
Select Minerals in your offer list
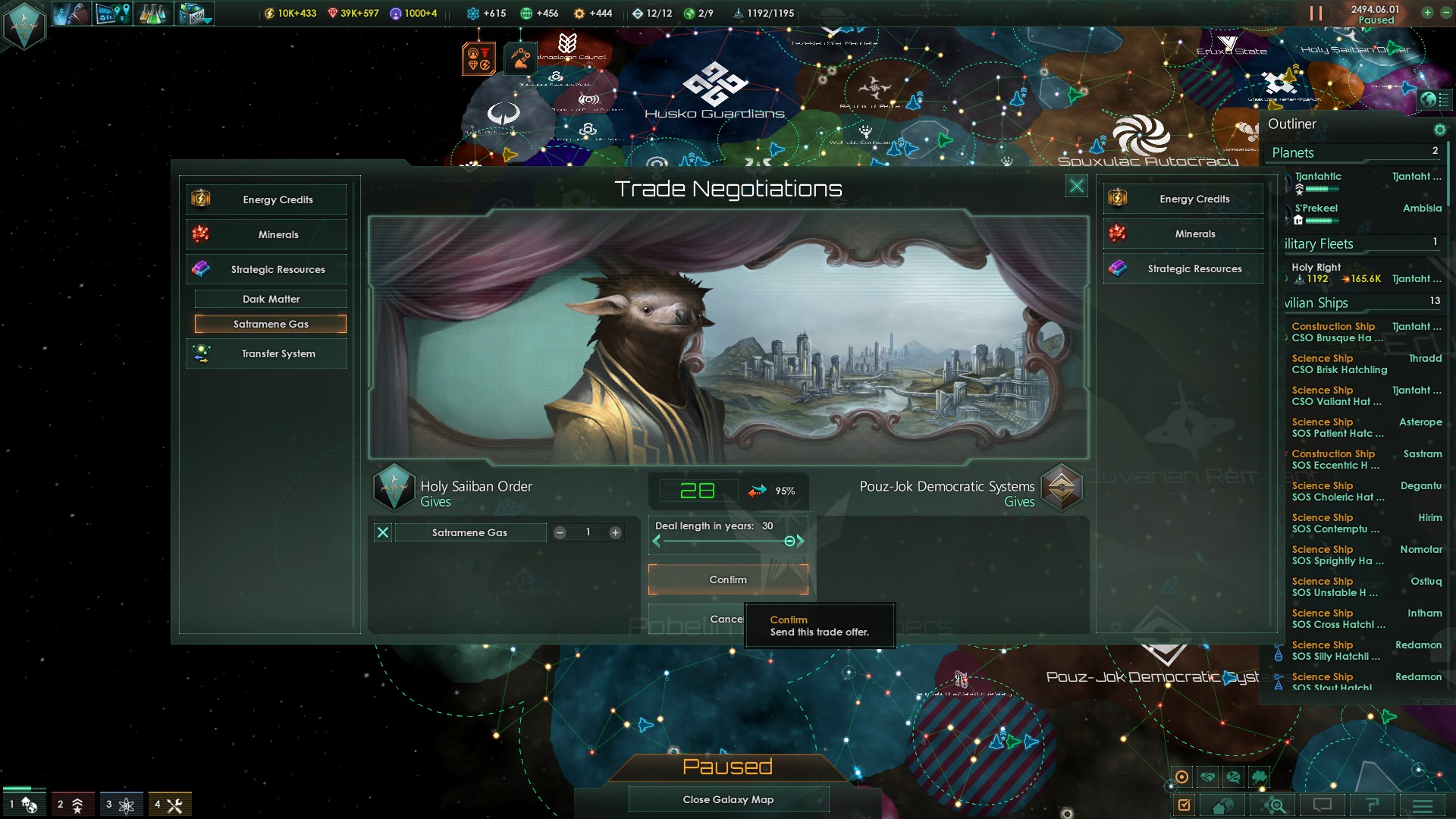266,234
